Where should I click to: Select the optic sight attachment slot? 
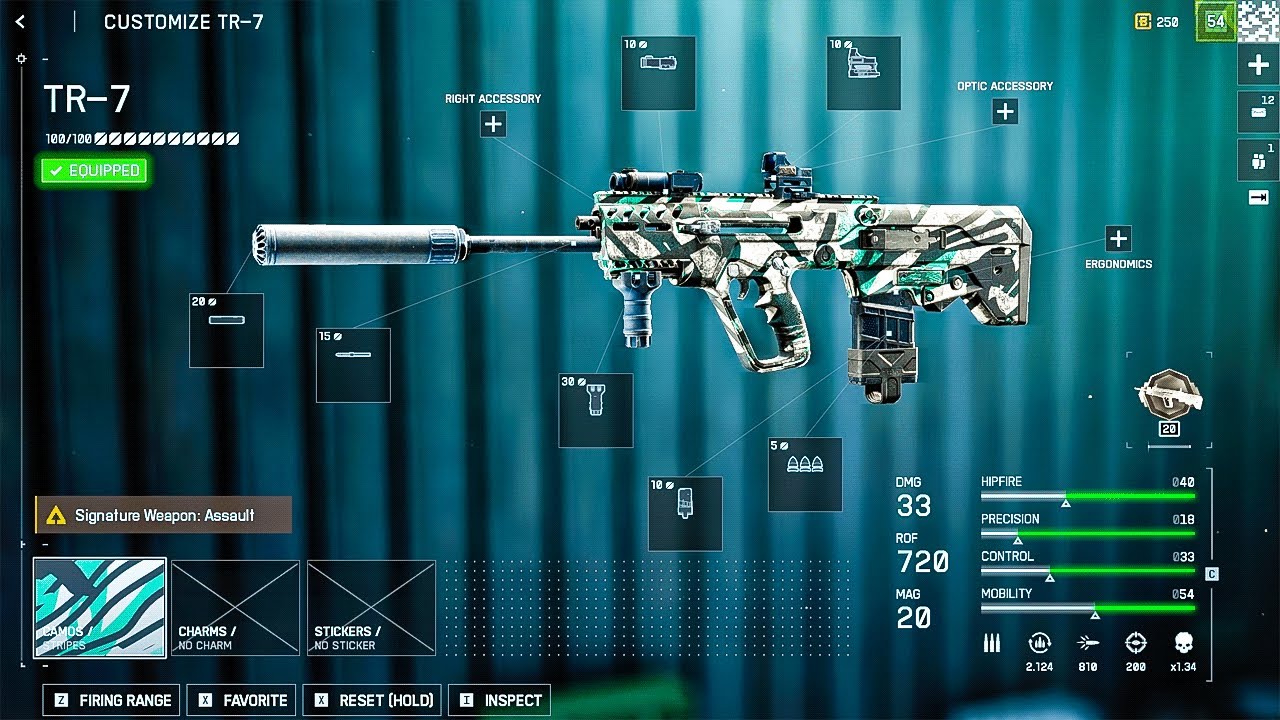click(x=864, y=73)
